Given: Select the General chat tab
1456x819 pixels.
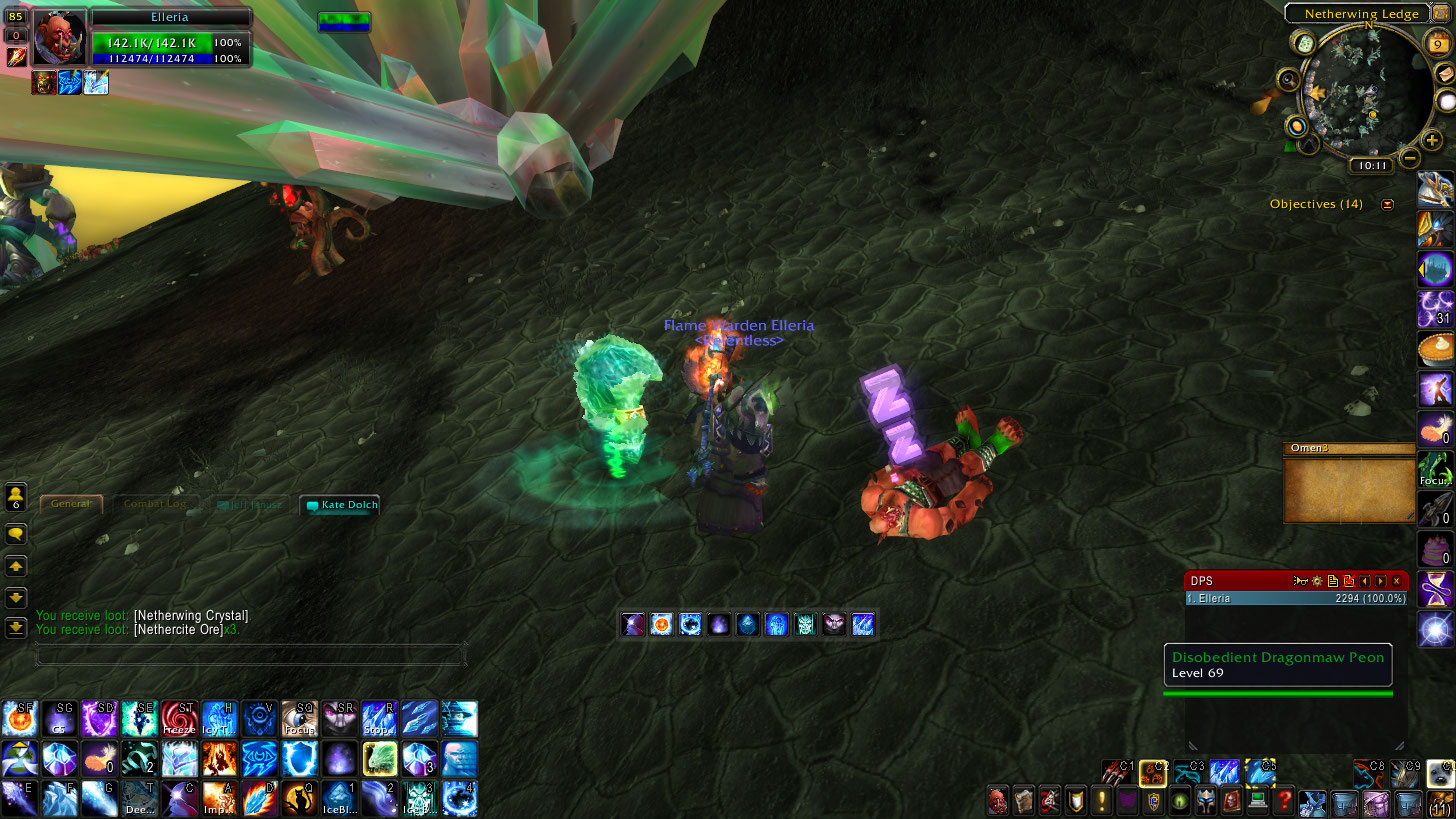Looking at the screenshot, I should coord(71,504).
